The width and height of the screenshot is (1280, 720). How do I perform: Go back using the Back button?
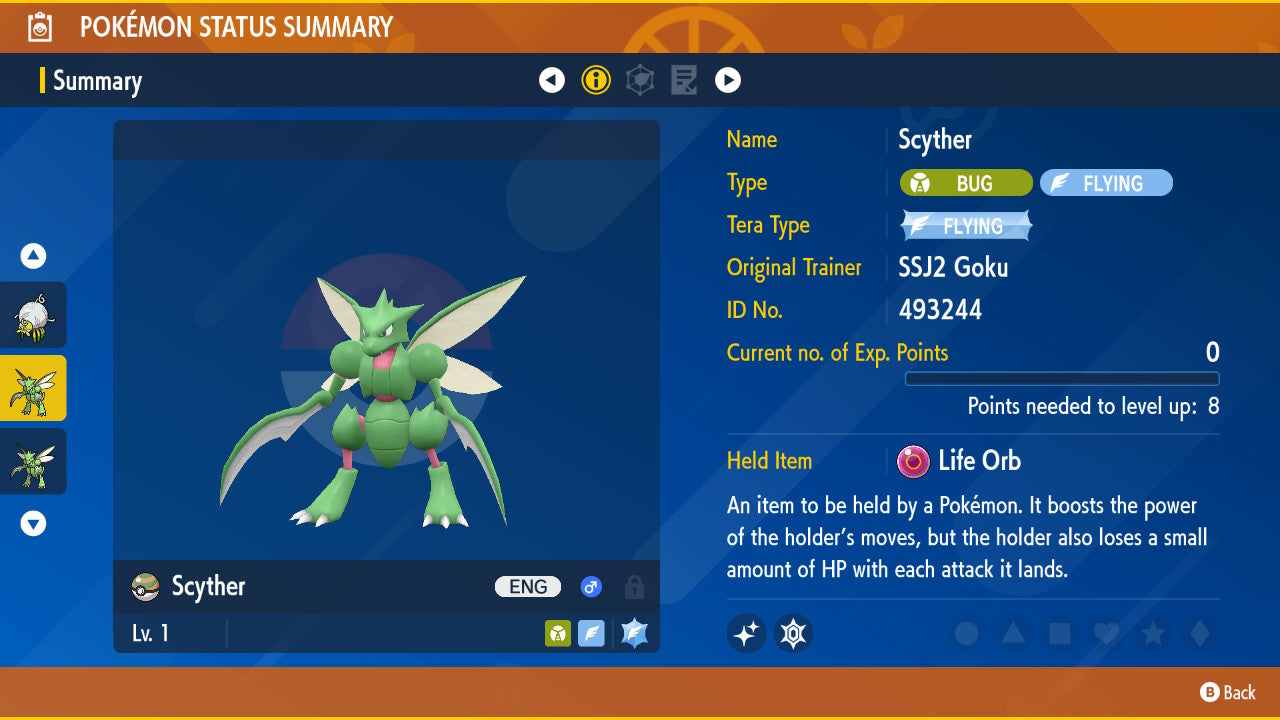coord(1228,692)
